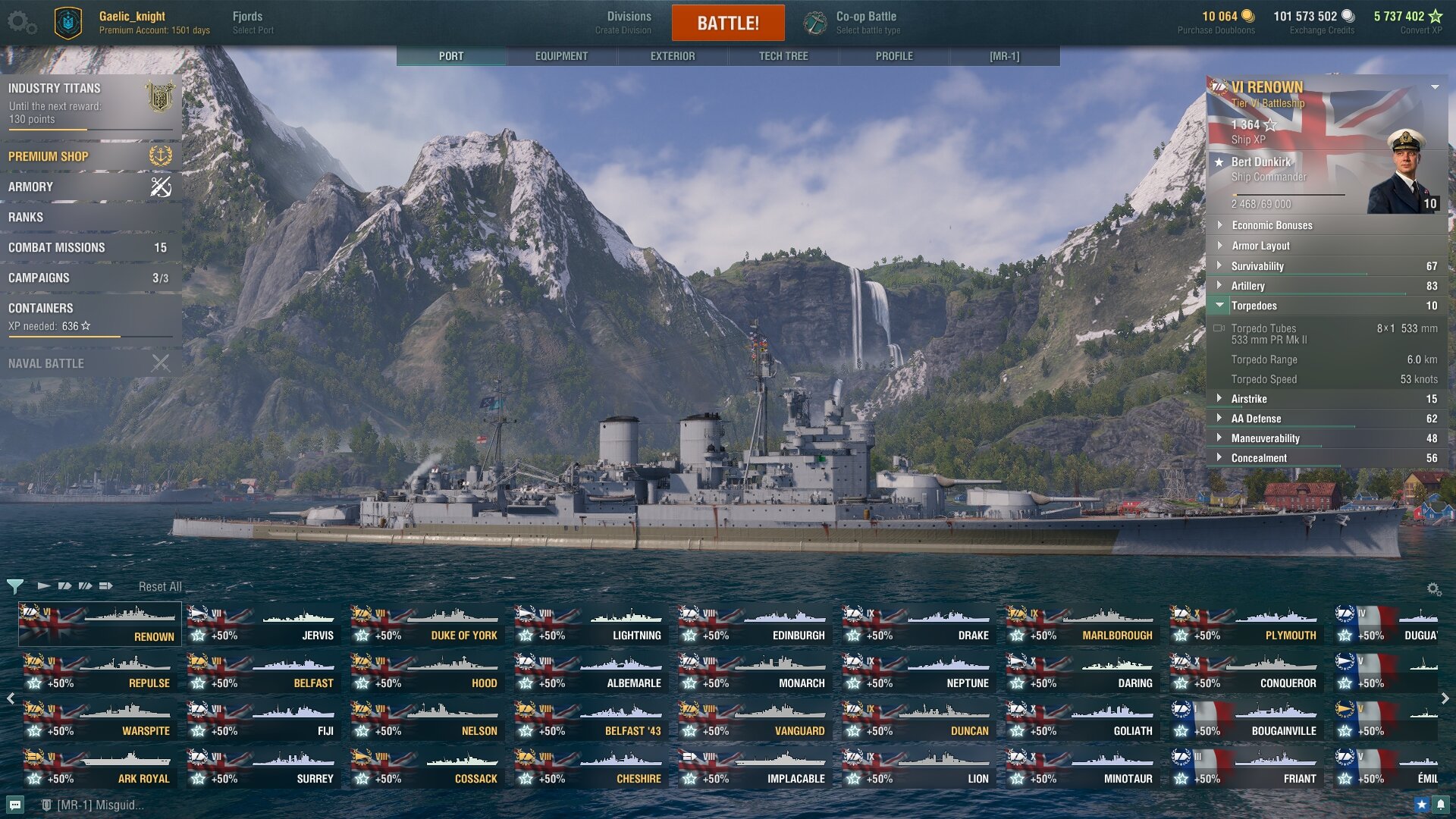Go to the Tech Tree tab
1456x819 pixels.
pyautogui.click(x=783, y=56)
